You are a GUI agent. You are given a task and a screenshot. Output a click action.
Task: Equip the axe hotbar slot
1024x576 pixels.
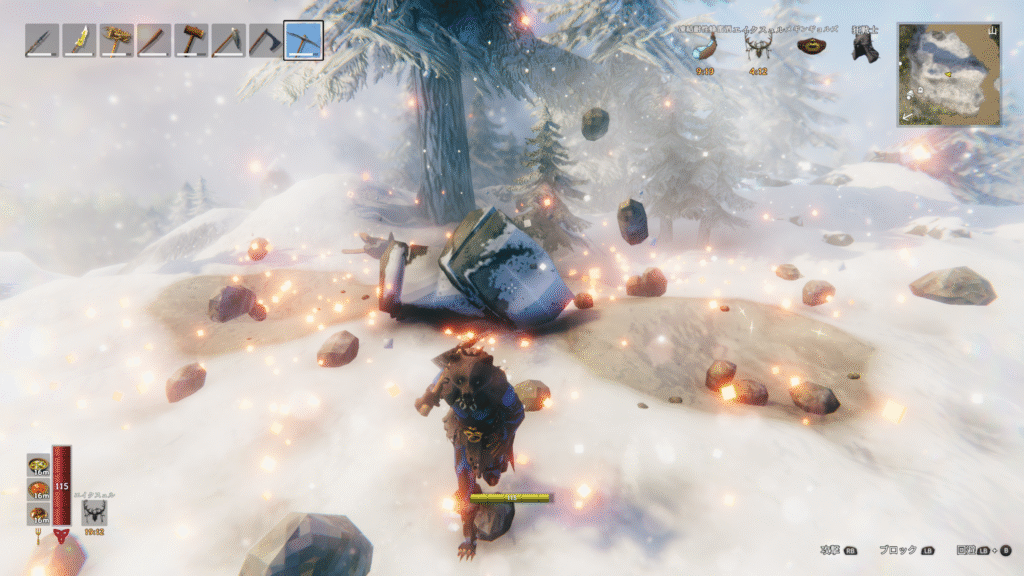click(x=266, y=41)
